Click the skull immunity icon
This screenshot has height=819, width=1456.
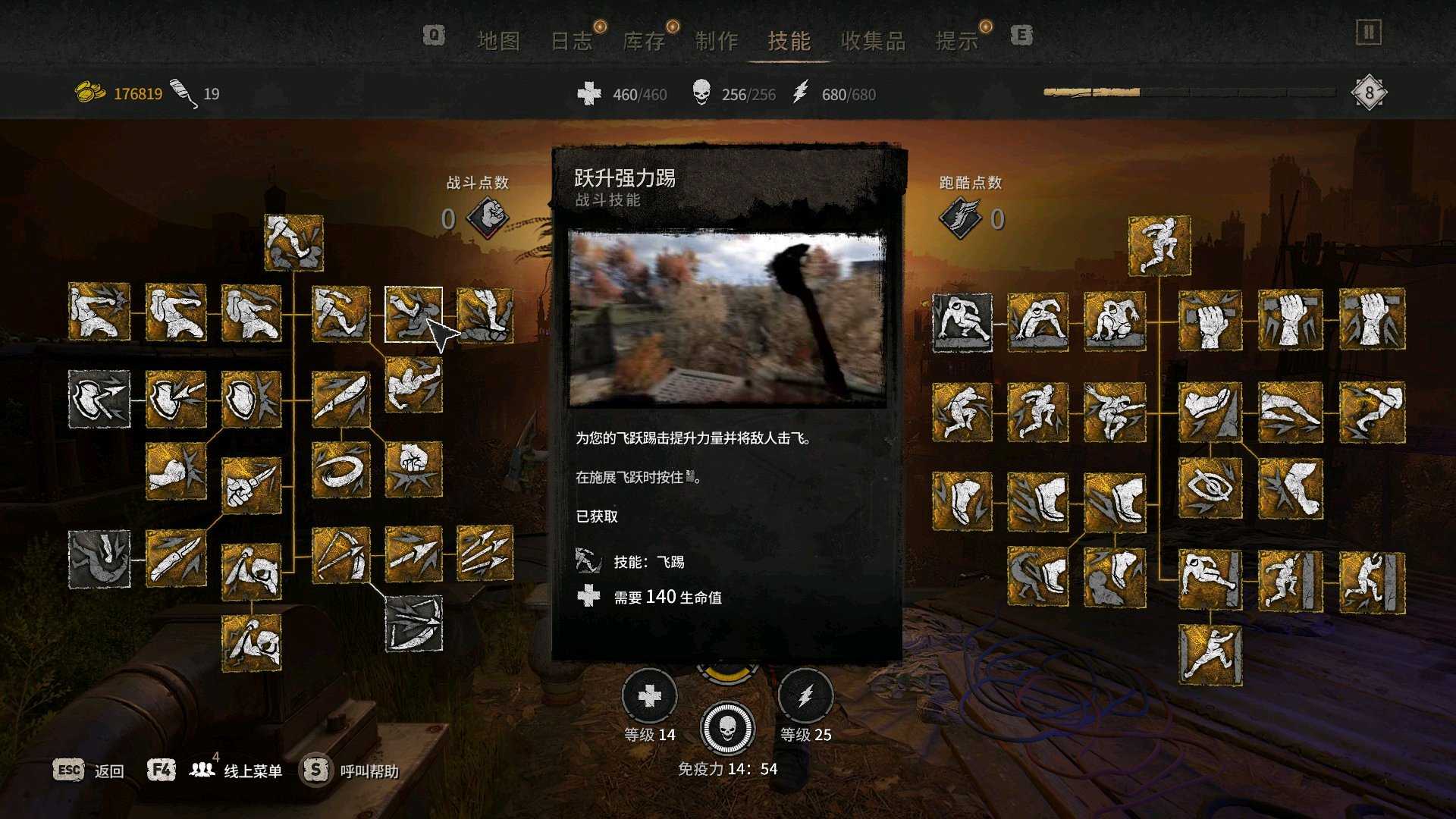coord(727,728)
